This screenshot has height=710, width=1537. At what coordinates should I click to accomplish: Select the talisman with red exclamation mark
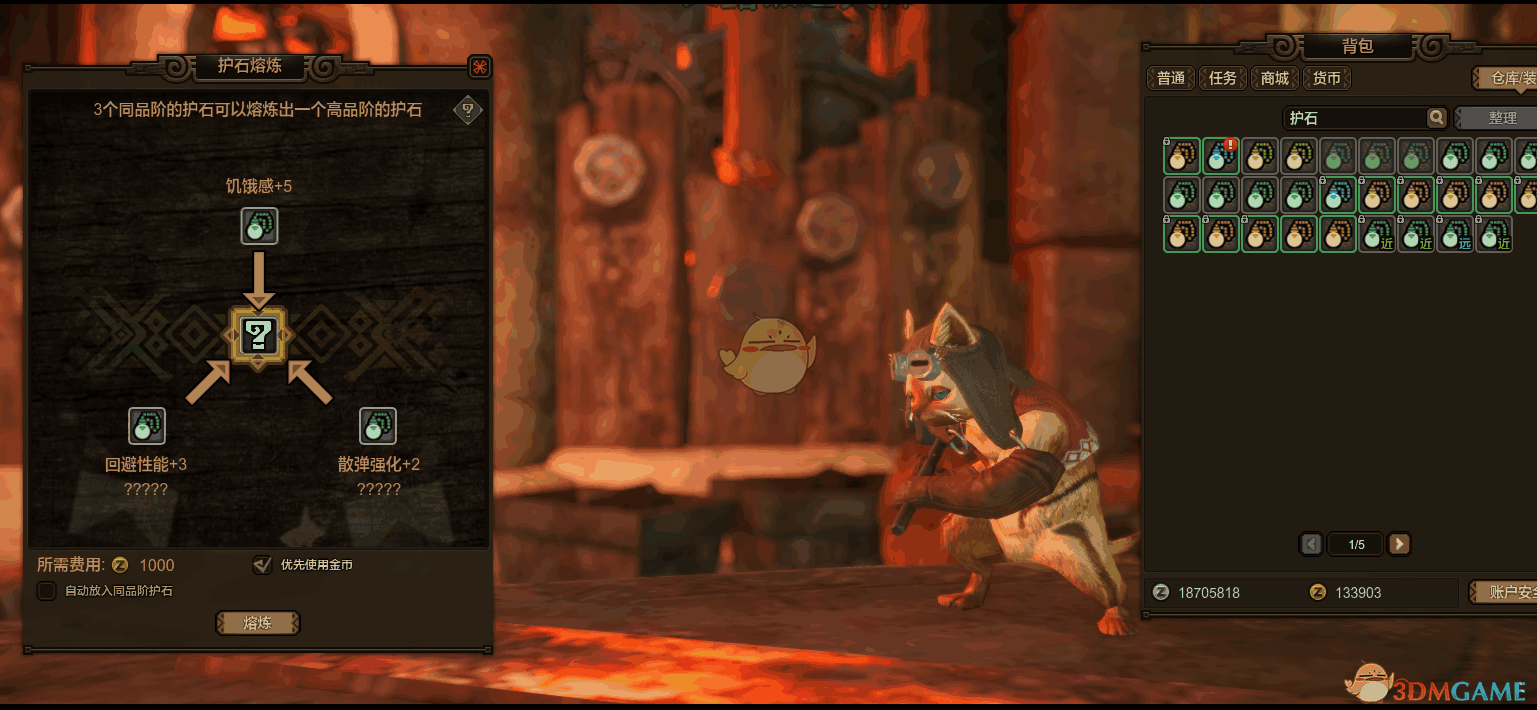click(x=1220, y=156)
